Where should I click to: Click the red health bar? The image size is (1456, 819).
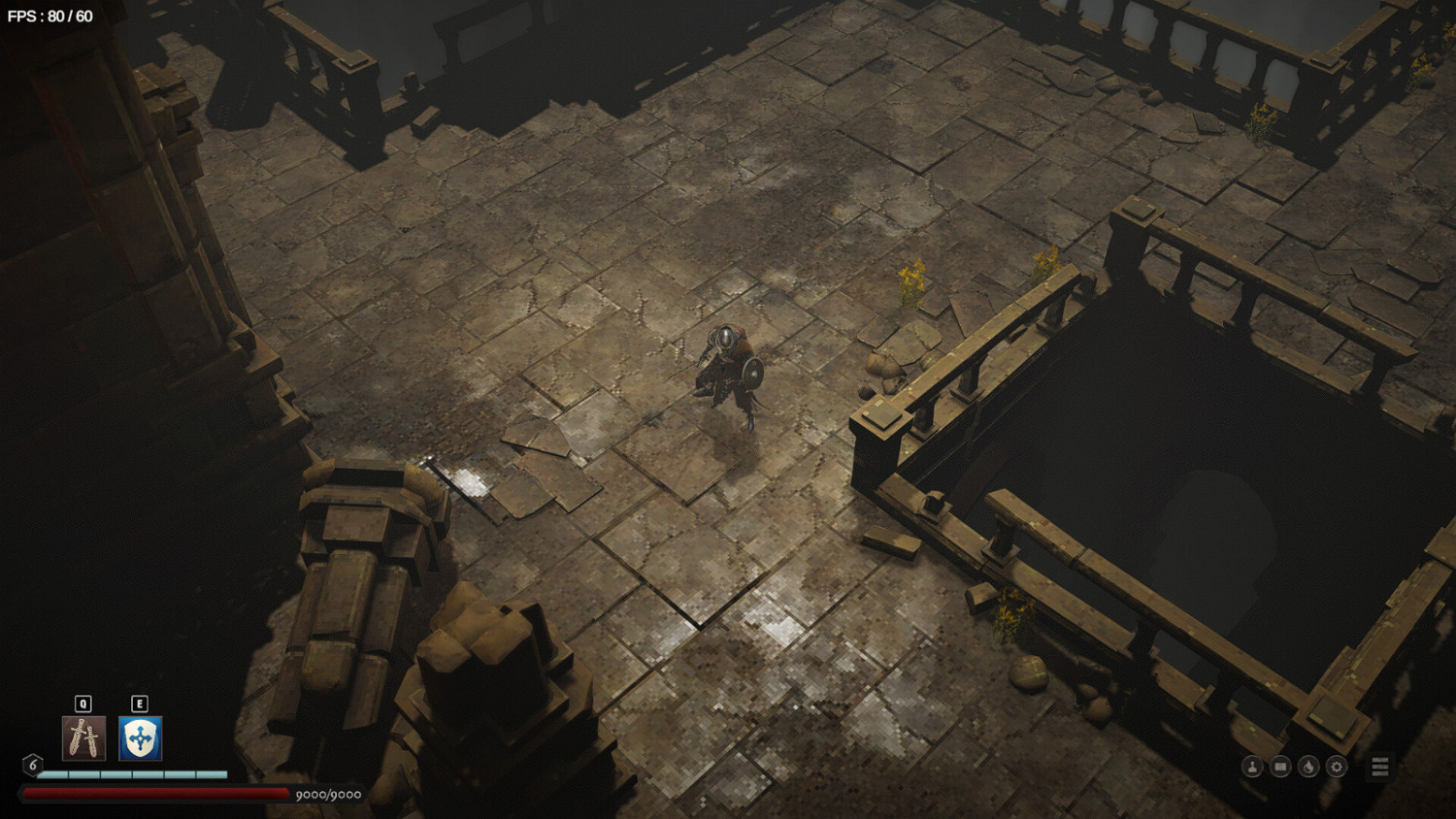point(155,793)
